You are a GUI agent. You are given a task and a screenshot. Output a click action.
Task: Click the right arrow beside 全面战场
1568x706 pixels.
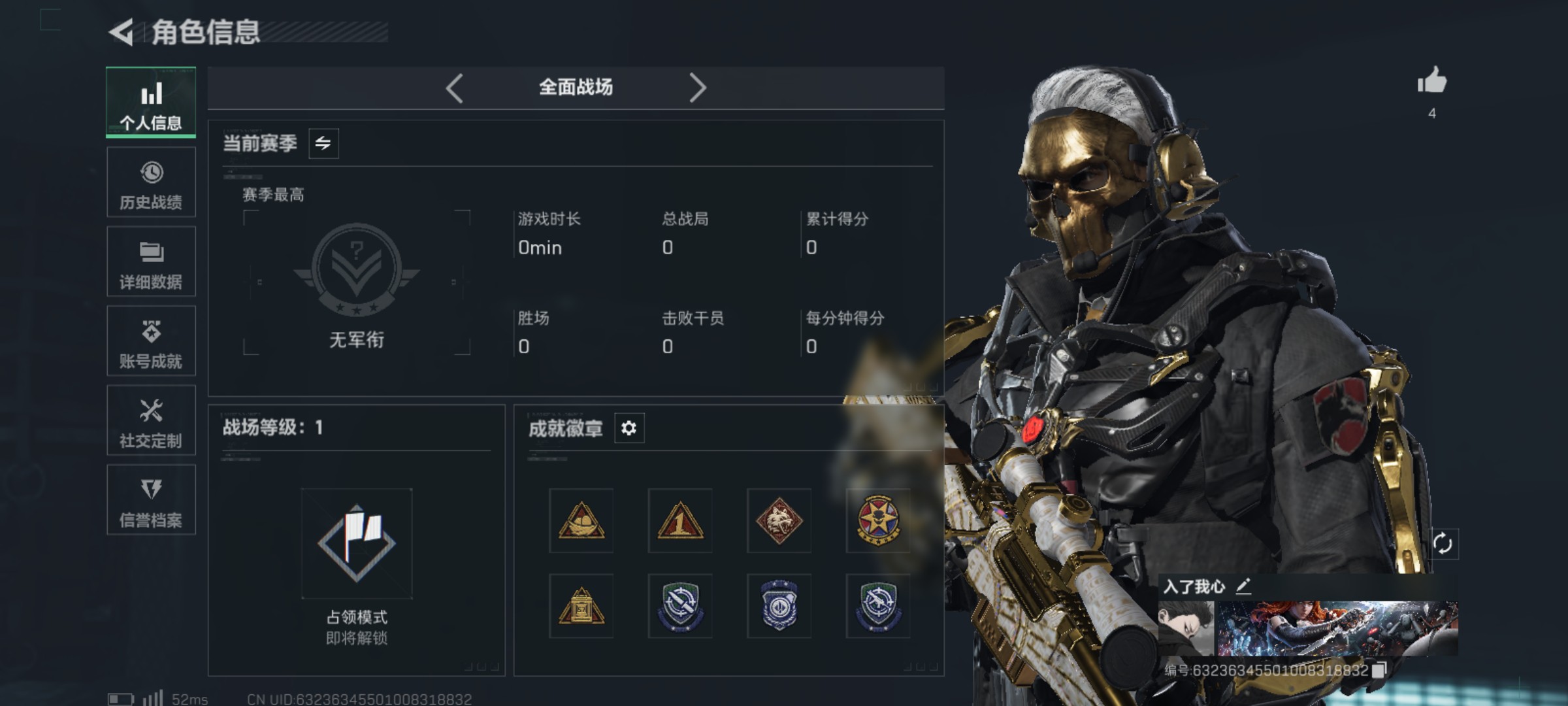pyautogui.click(x=698, y=88)
